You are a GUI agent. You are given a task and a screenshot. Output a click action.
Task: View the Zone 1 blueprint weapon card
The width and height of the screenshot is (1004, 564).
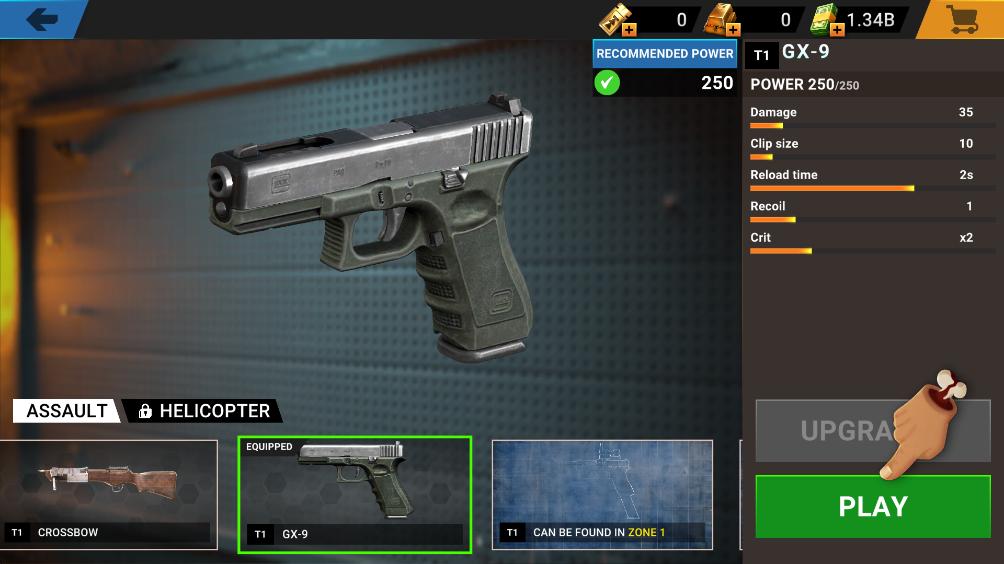click(602, 494)
